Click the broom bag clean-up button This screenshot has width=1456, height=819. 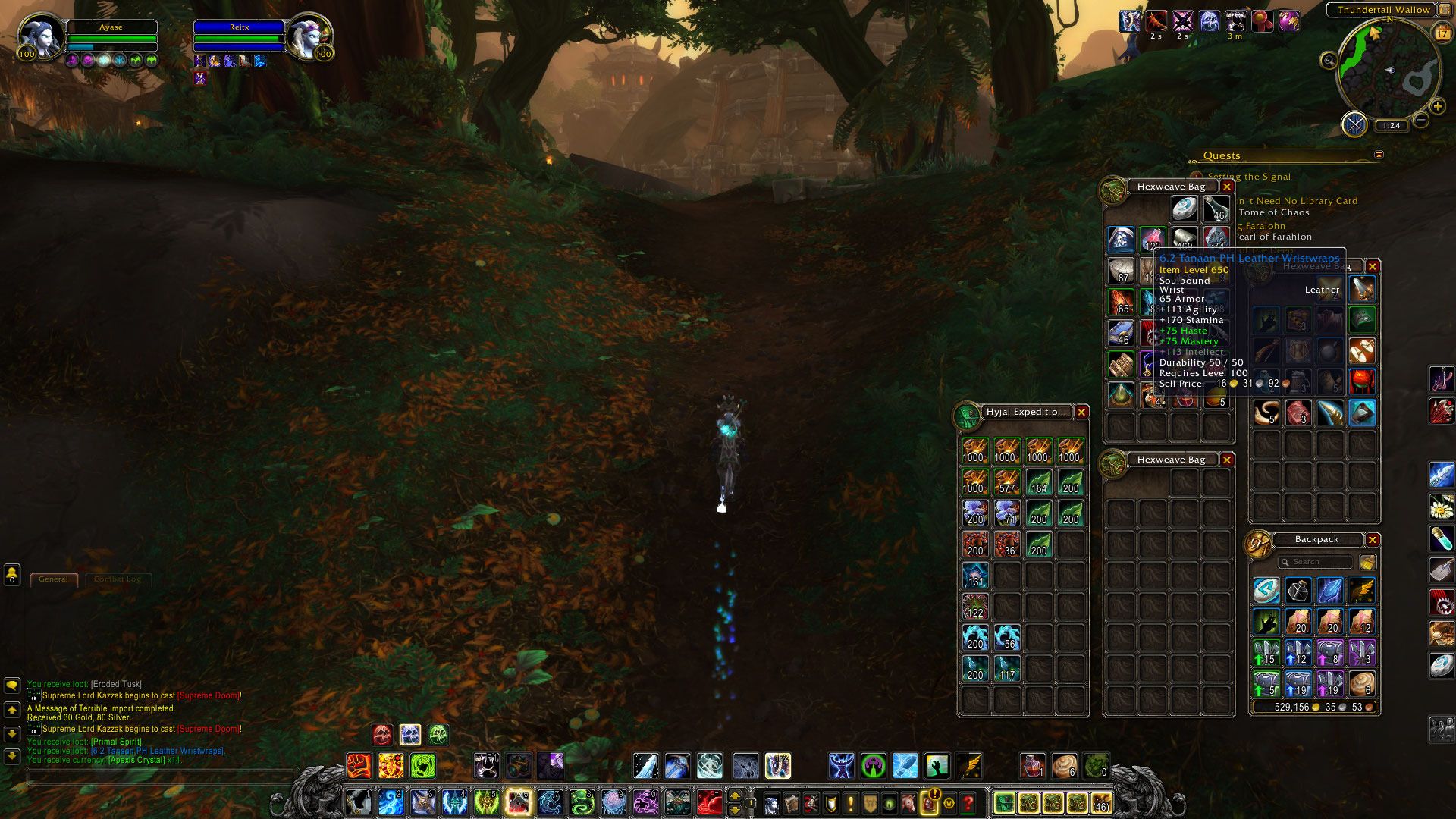1368,562
